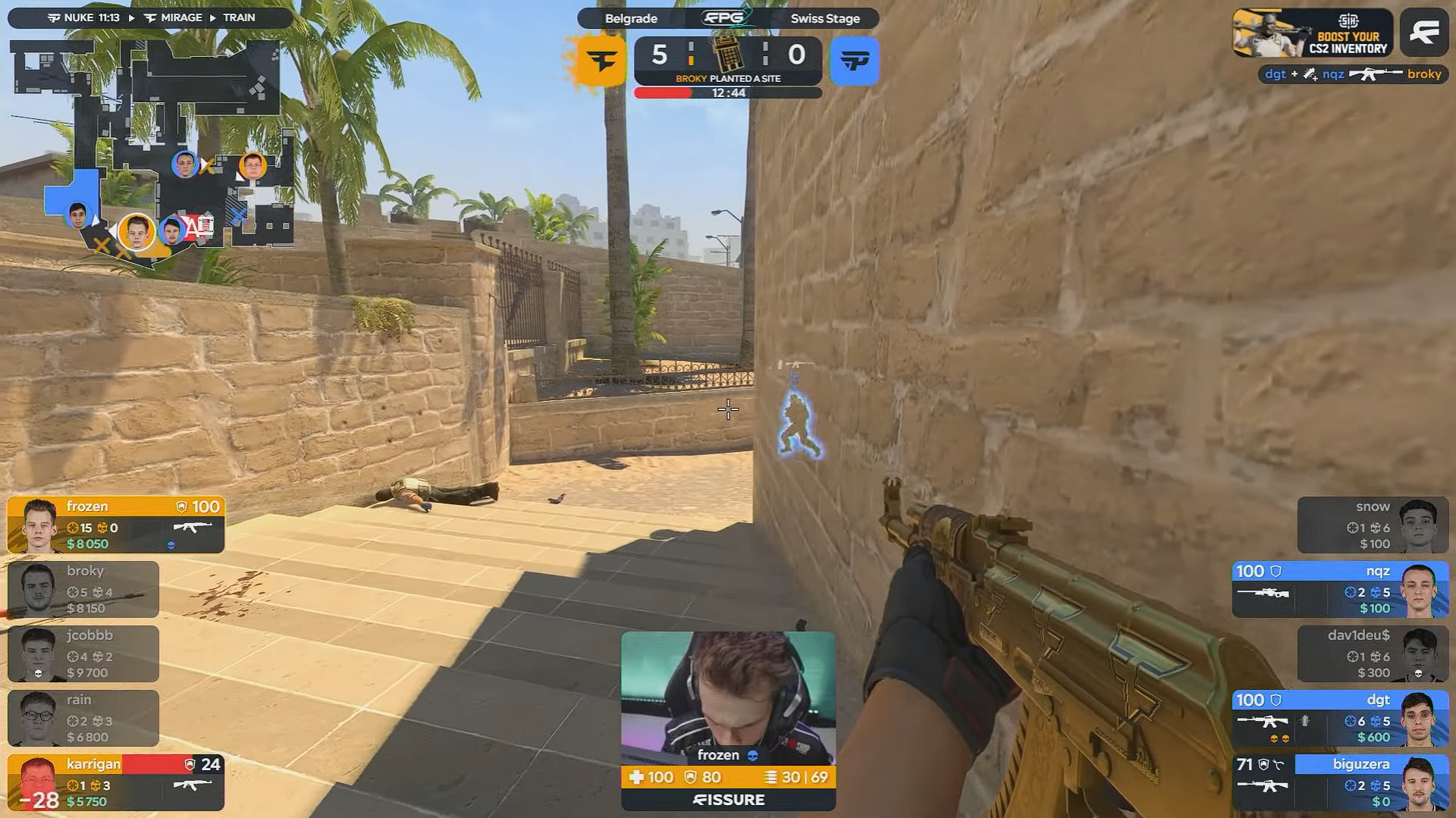Click the skull icon next to frozen's name
This screenshot has width=1456, height=818.
[x=753, y=755]
